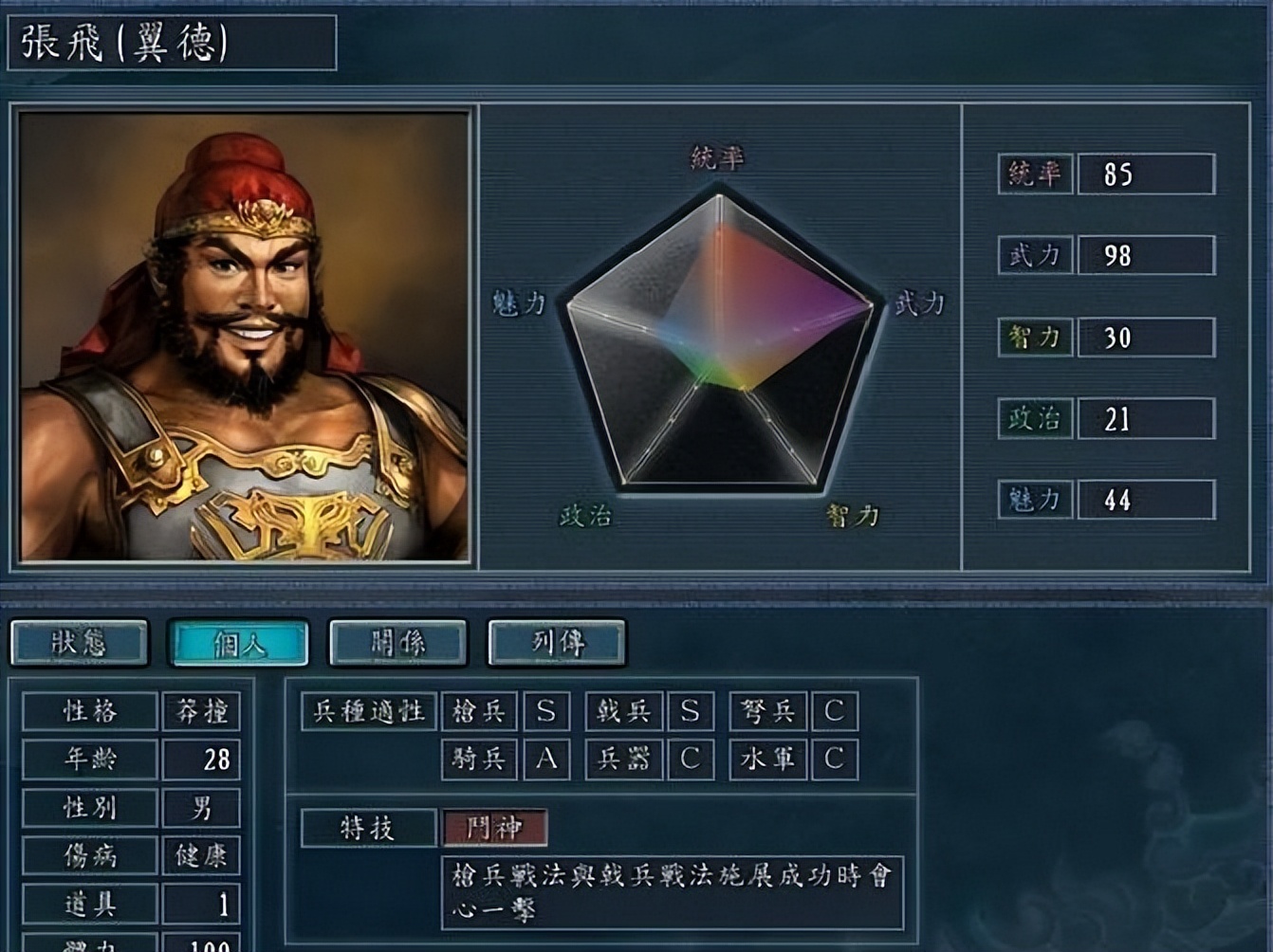Select the 武力 strength stat label

[x=1036, y=255]
